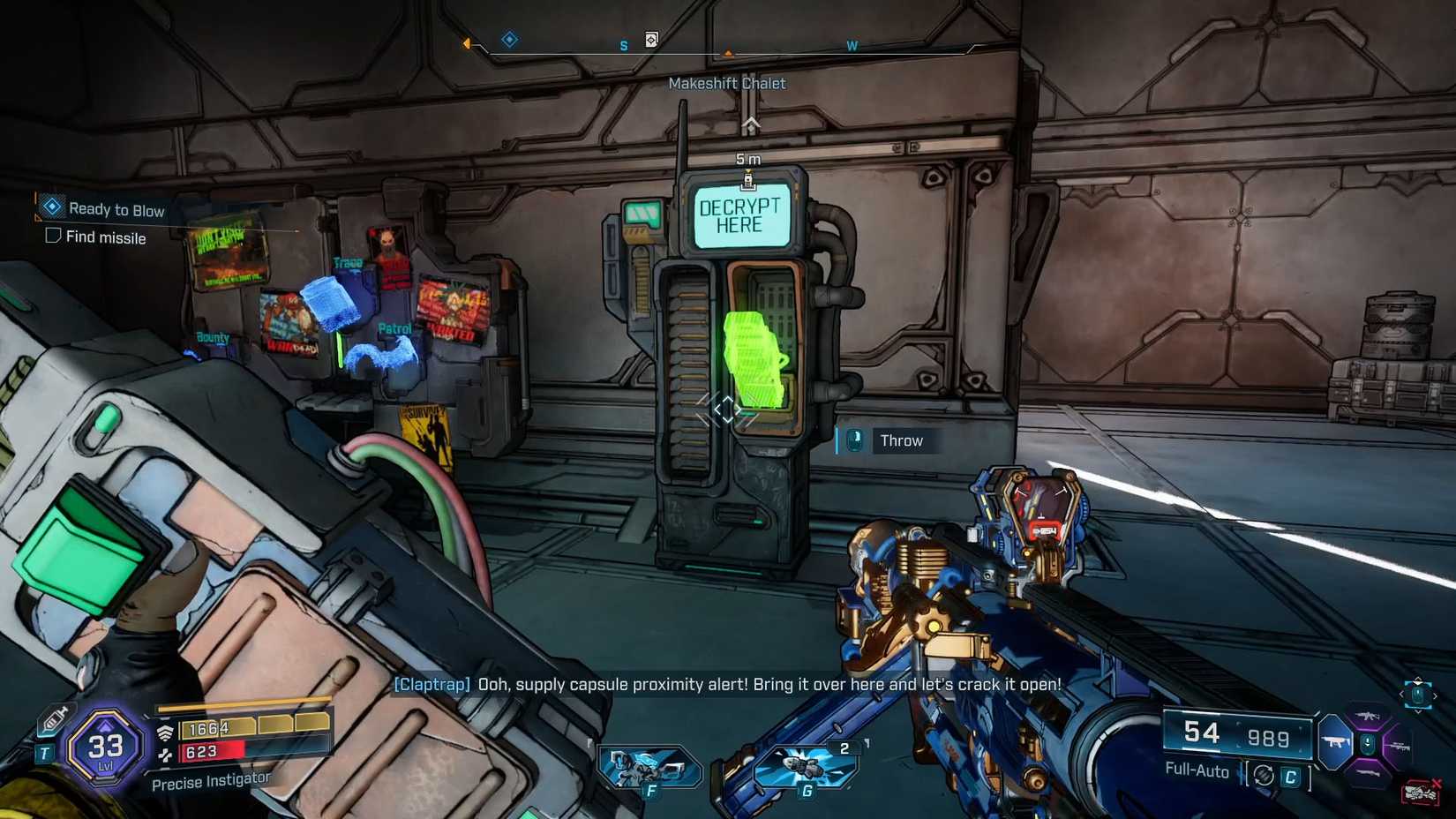This screenshot has width=1456, height=819.
Task: Select the shotgun slot on the weapon wheel
Action: (x=1370, y=772)
